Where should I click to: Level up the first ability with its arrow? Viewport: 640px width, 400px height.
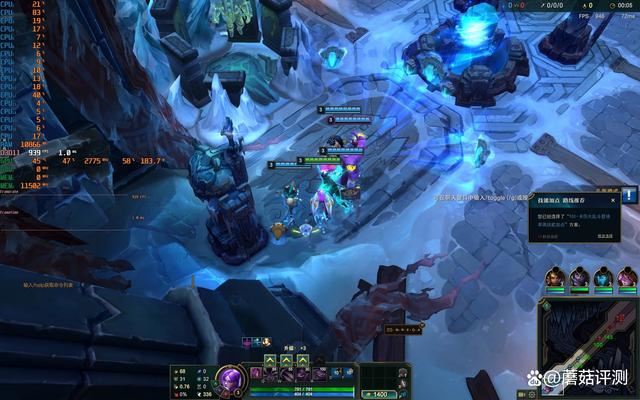coord(270,360)
